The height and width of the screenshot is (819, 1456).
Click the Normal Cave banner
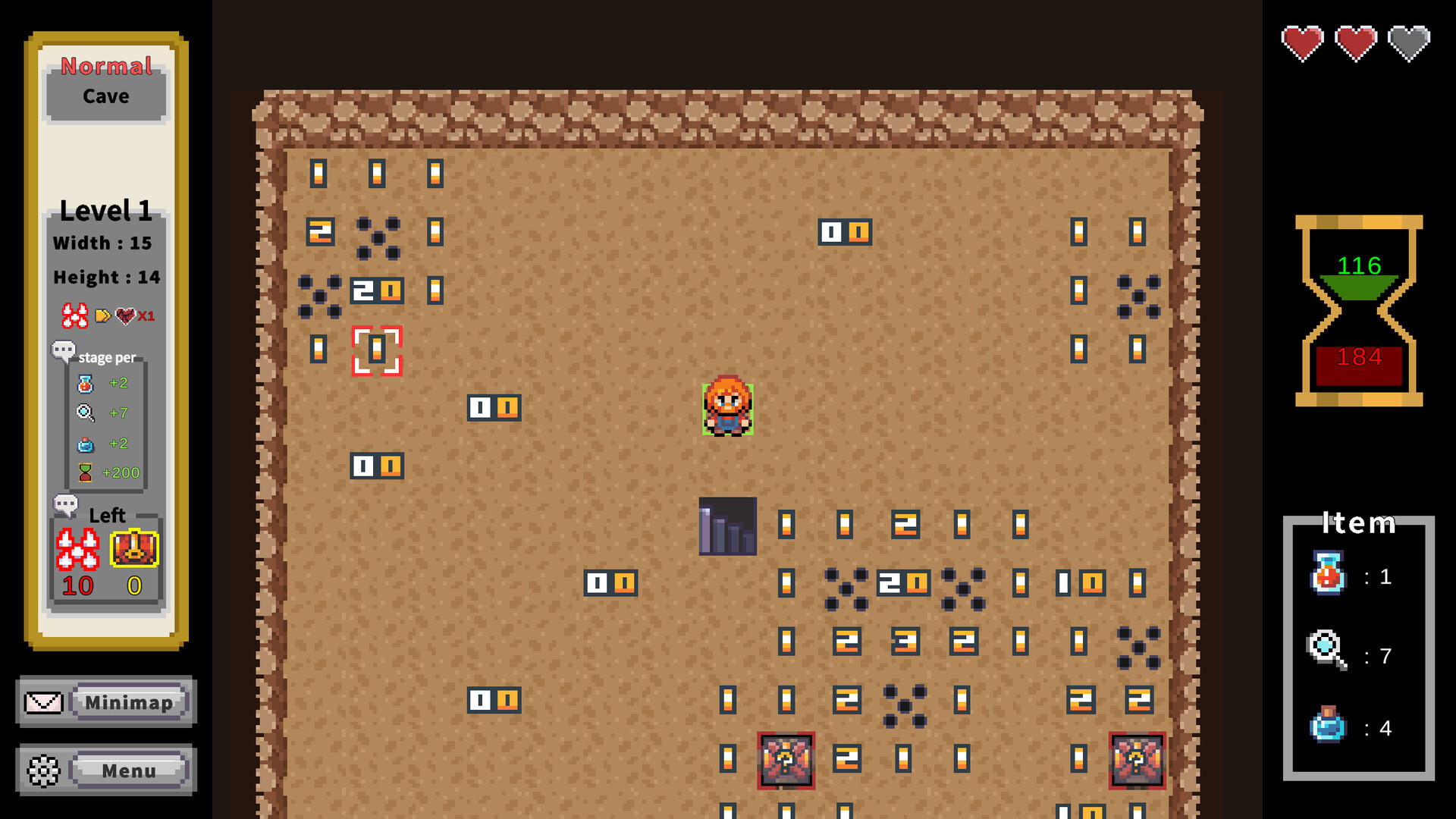point(105,80)
